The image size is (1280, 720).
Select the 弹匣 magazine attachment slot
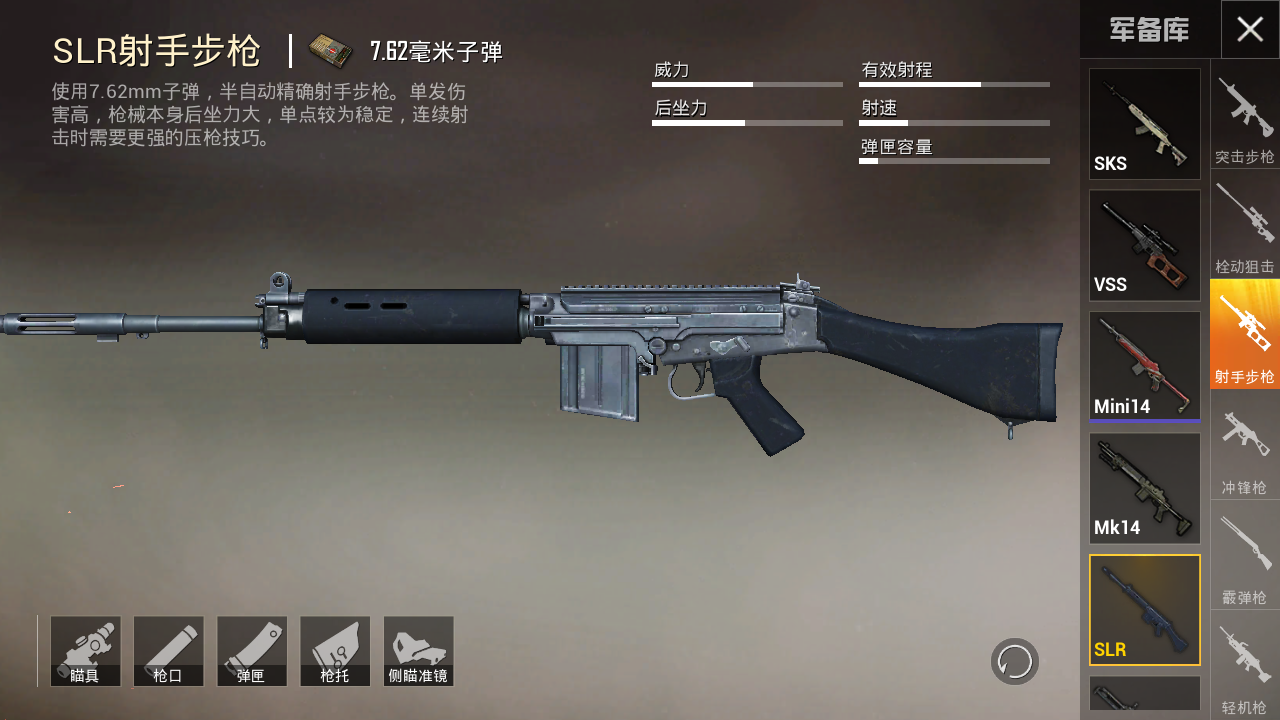tap(251, 651)
